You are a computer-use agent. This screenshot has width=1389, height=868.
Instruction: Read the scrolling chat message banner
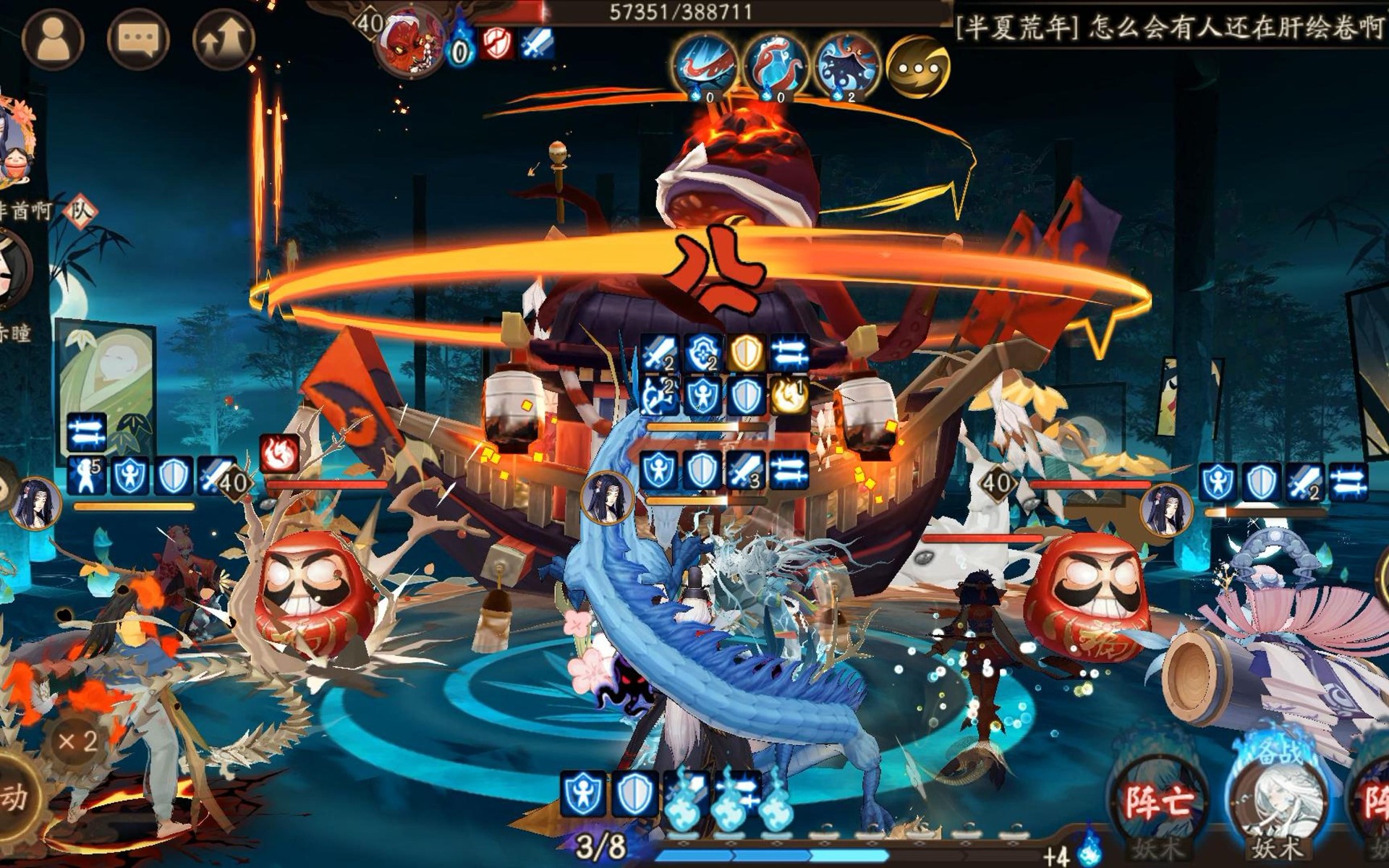1169,27
